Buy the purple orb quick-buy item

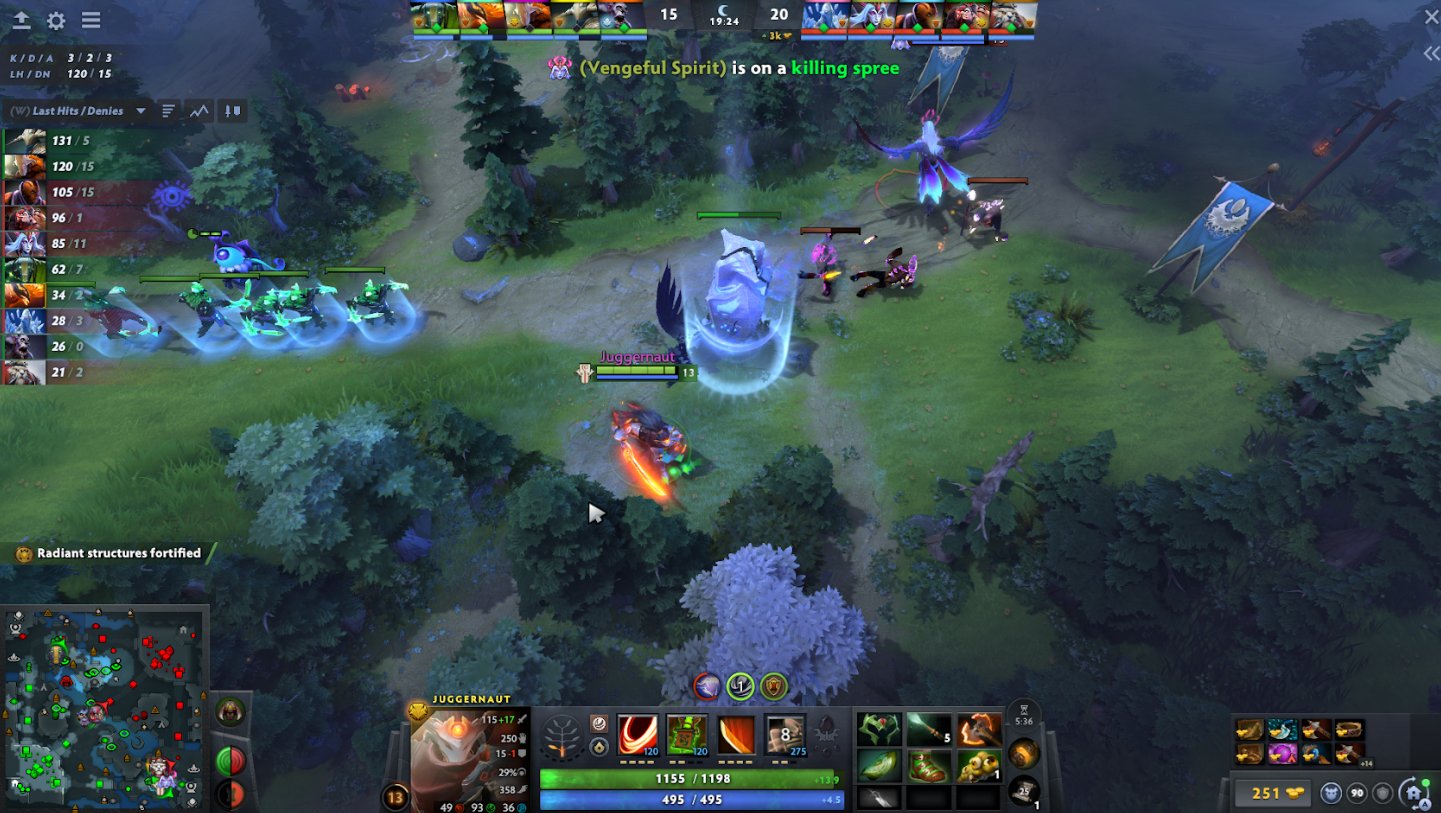point(1282,753)
